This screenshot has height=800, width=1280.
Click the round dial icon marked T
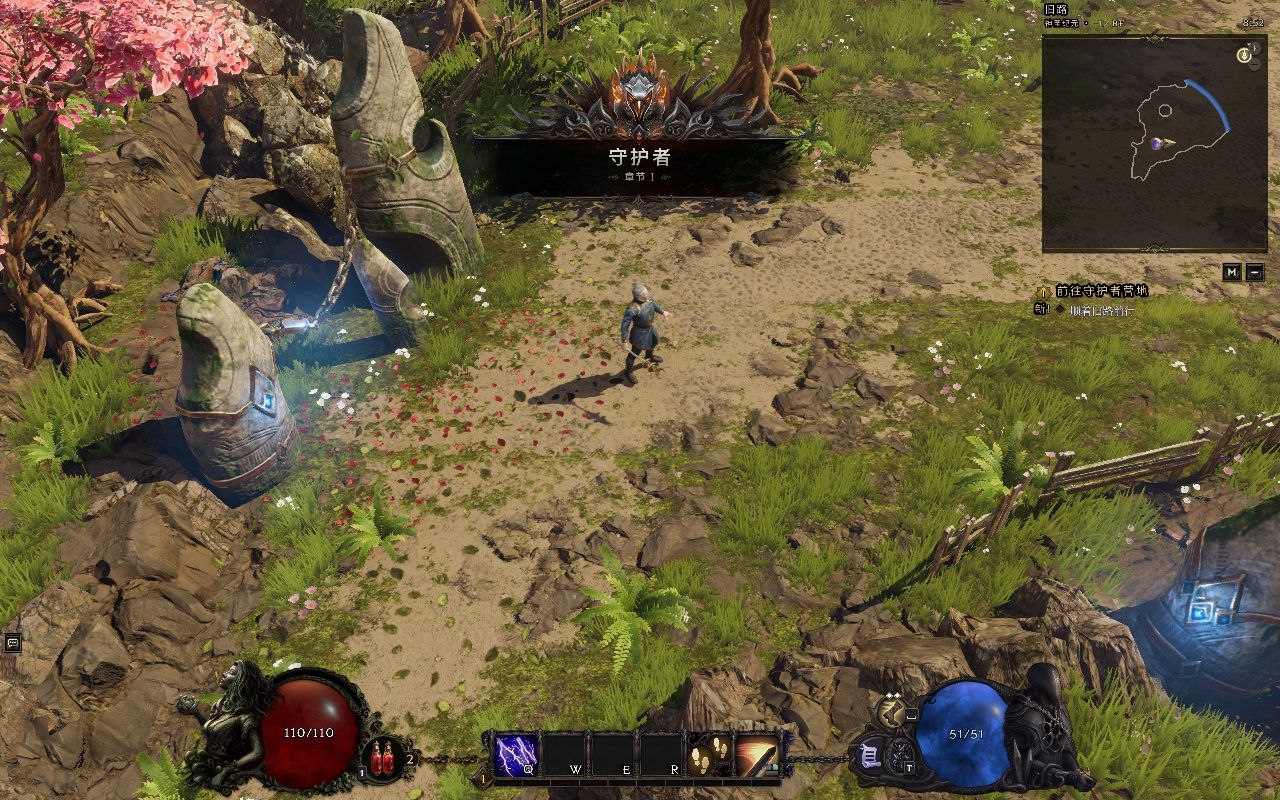903,755
